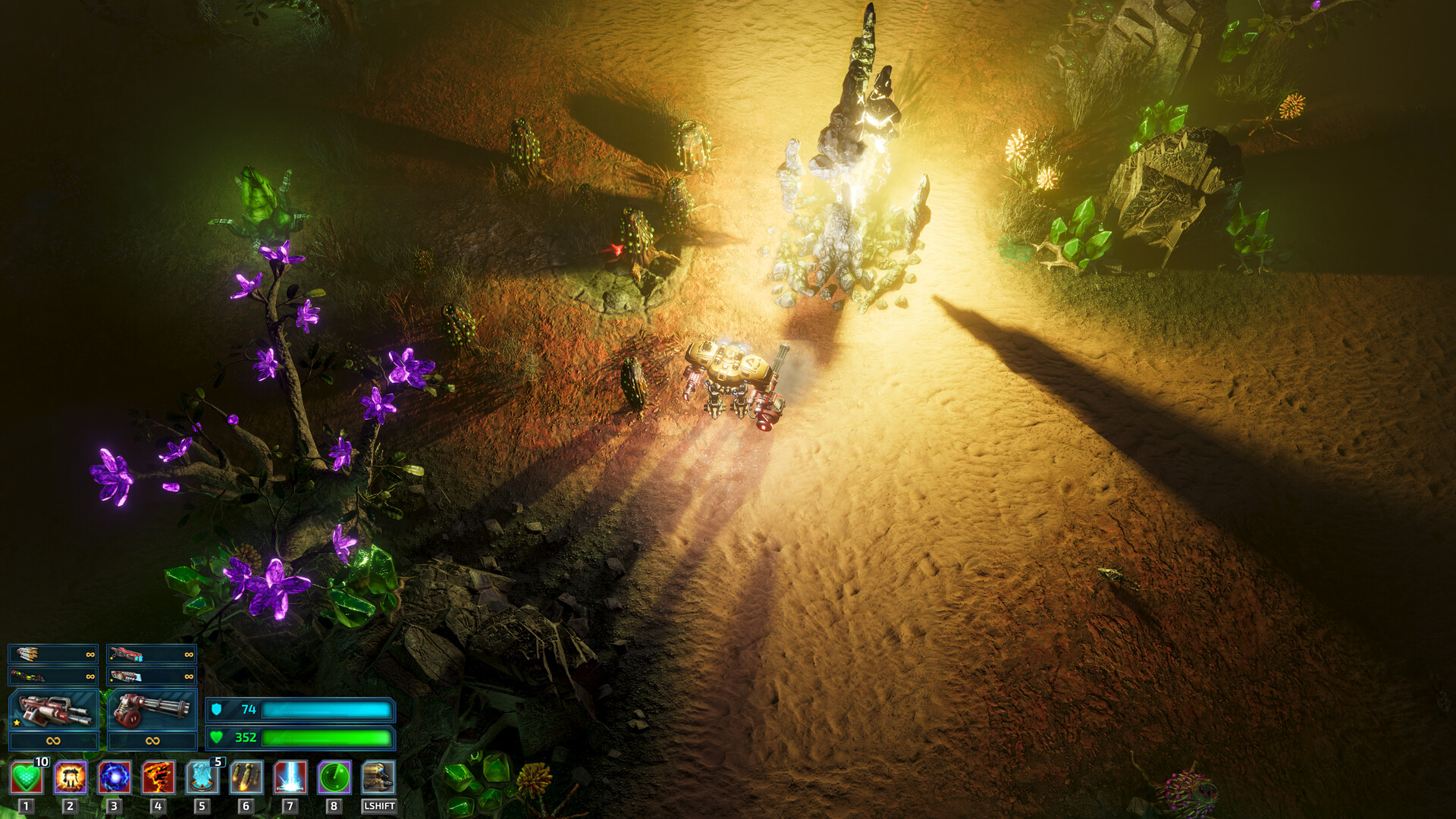
Task: Switch to the green-striped dark rifle
Action: coord(53,676)
